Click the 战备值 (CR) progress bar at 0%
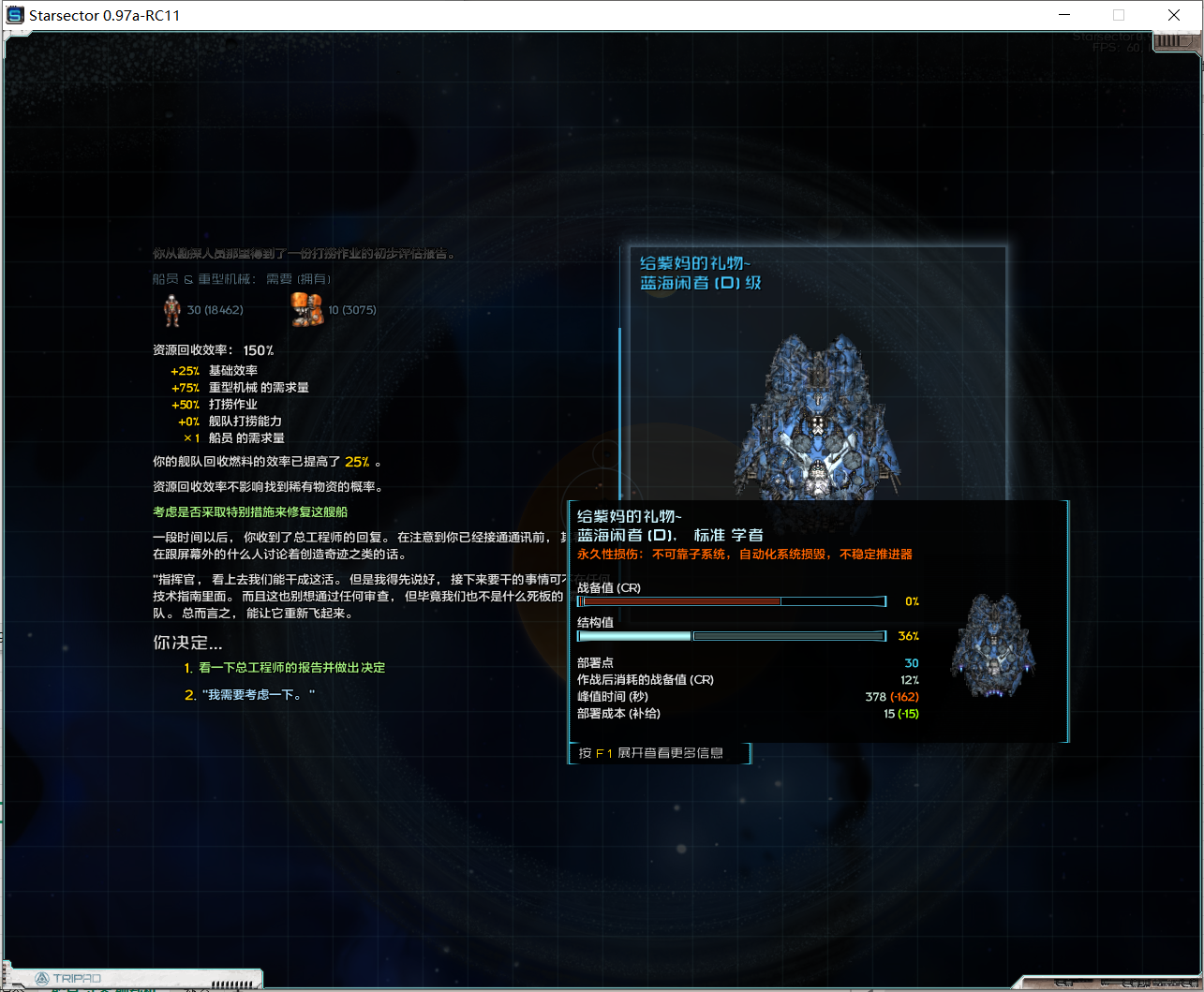 click(x=731, y=600)
